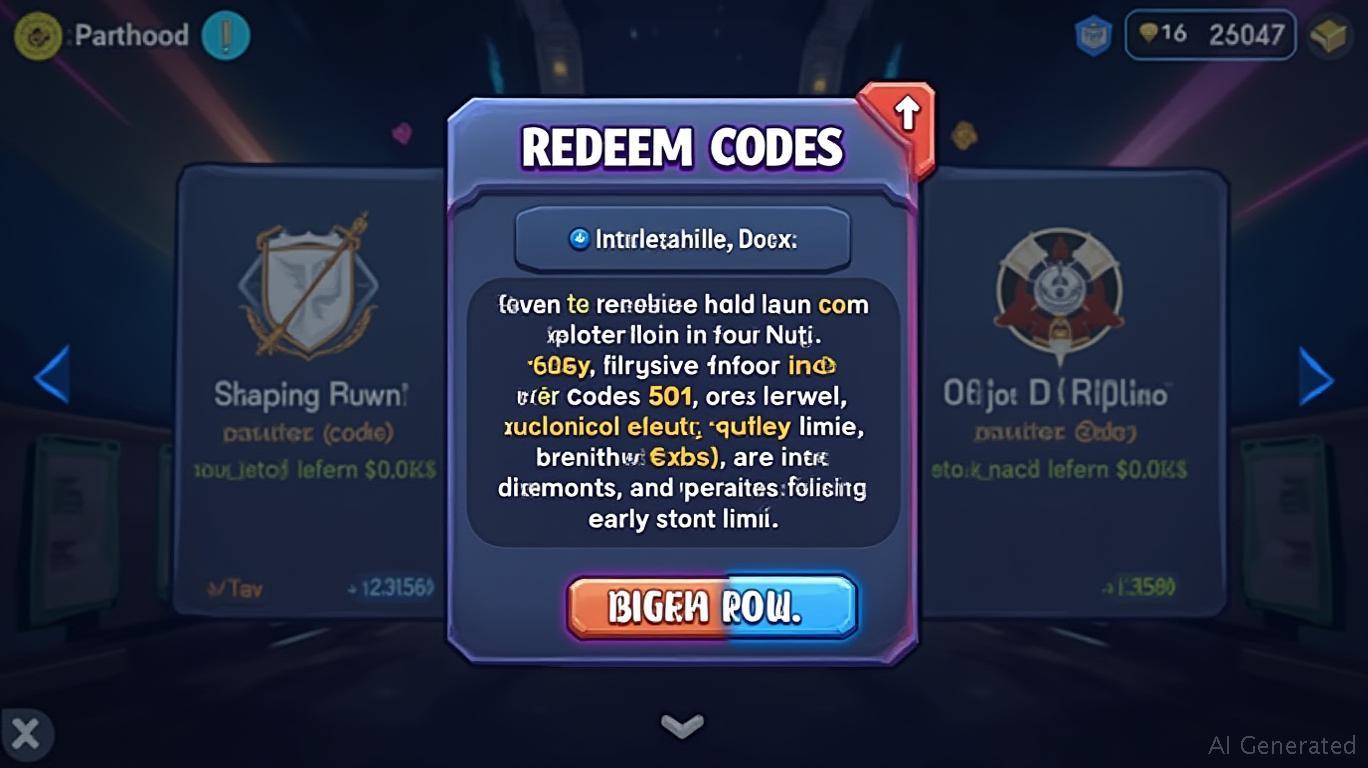Click the orange and blue BIGEH ROW button
This screenshot has height=768, width=1368.
coord(712,607)
